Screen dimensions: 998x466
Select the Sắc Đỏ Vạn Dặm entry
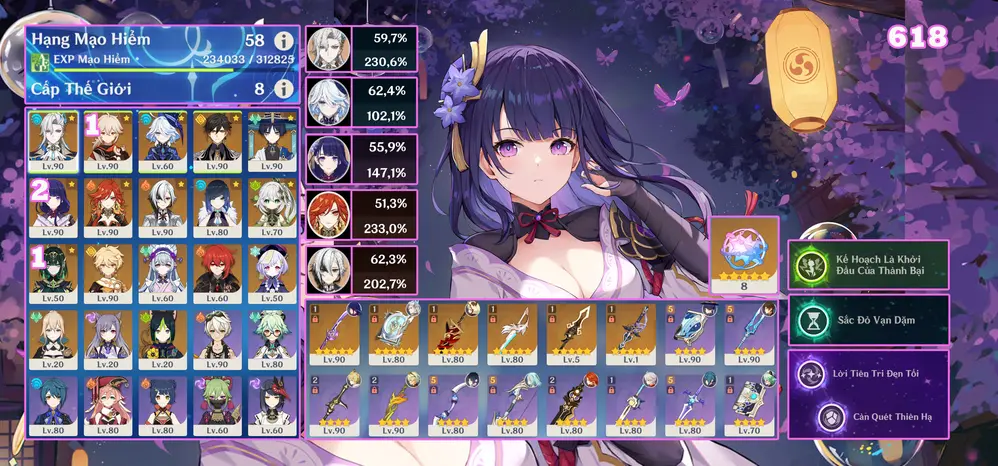868,319
